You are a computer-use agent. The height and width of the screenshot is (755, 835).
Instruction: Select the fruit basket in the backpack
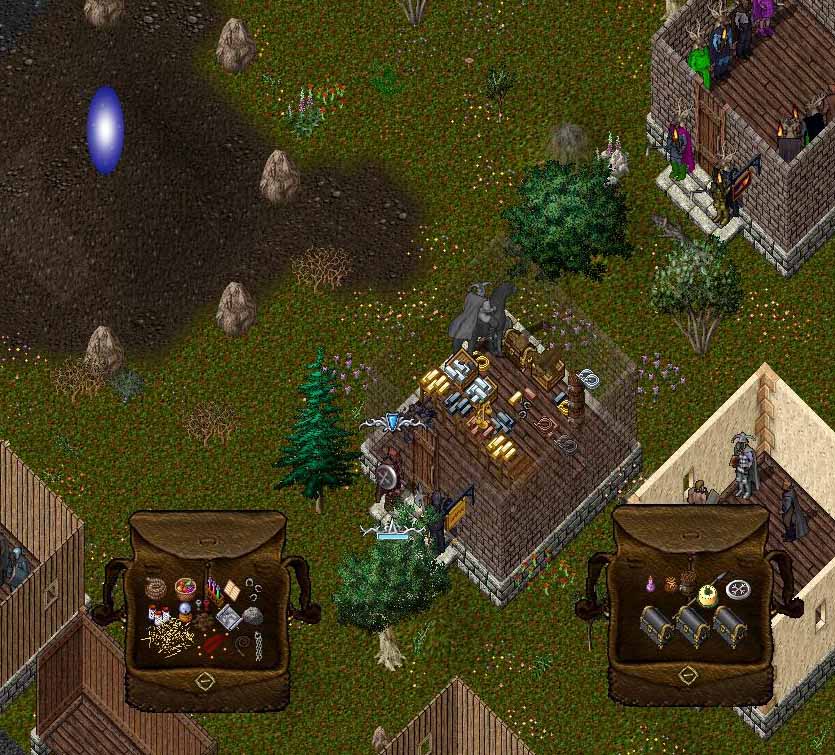[x=186, y=587]
